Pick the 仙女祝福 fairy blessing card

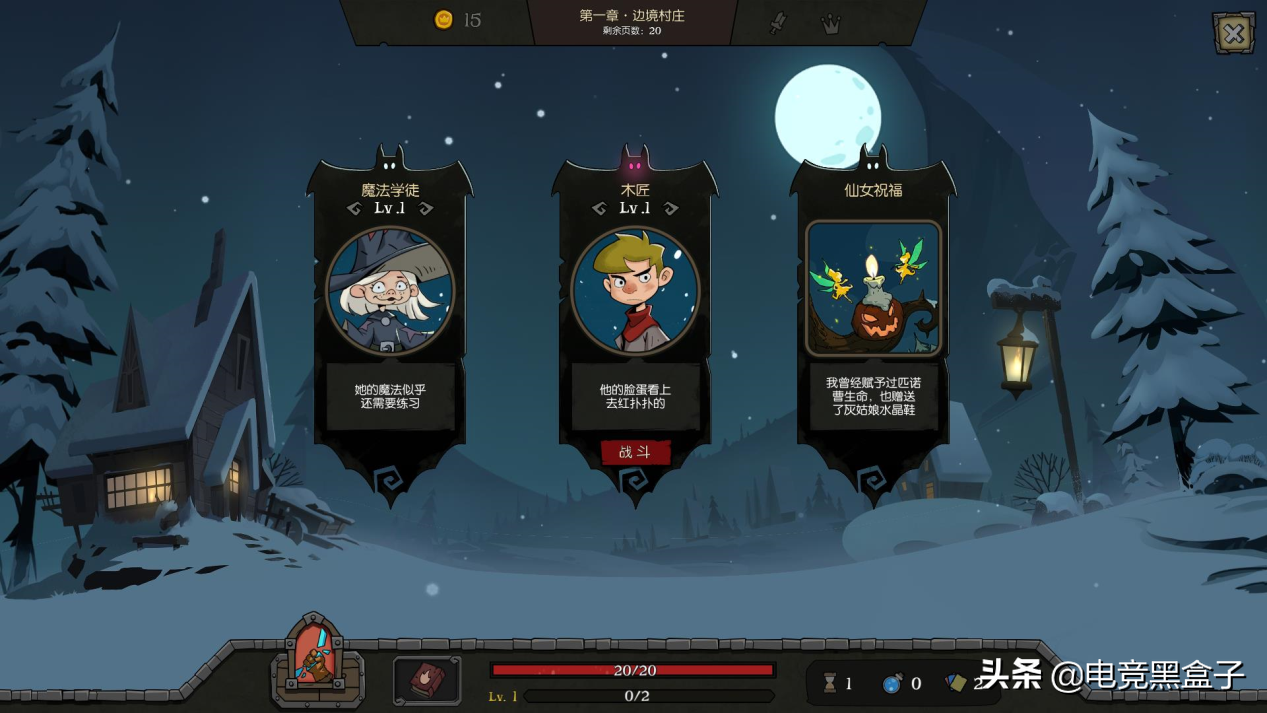point(873,289)
